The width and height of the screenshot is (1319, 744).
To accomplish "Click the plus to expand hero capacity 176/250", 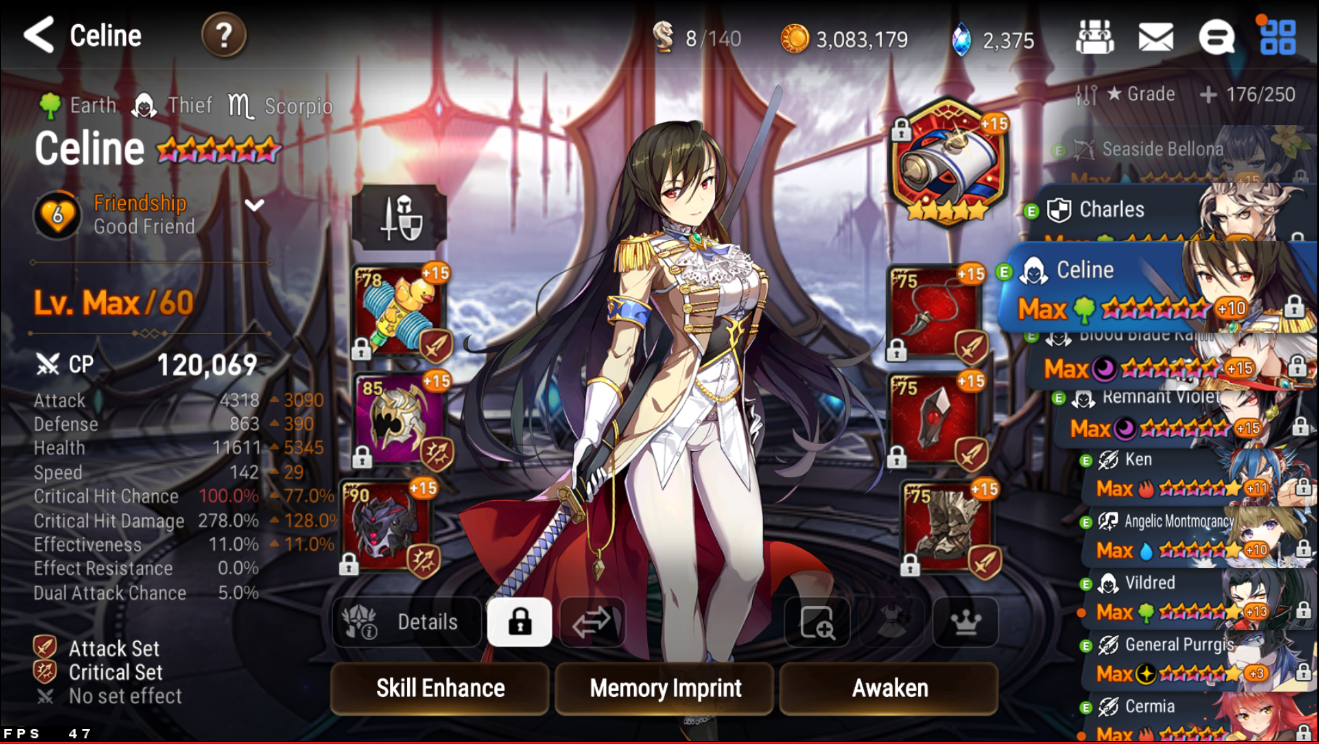I will [x=1207, y=95].
